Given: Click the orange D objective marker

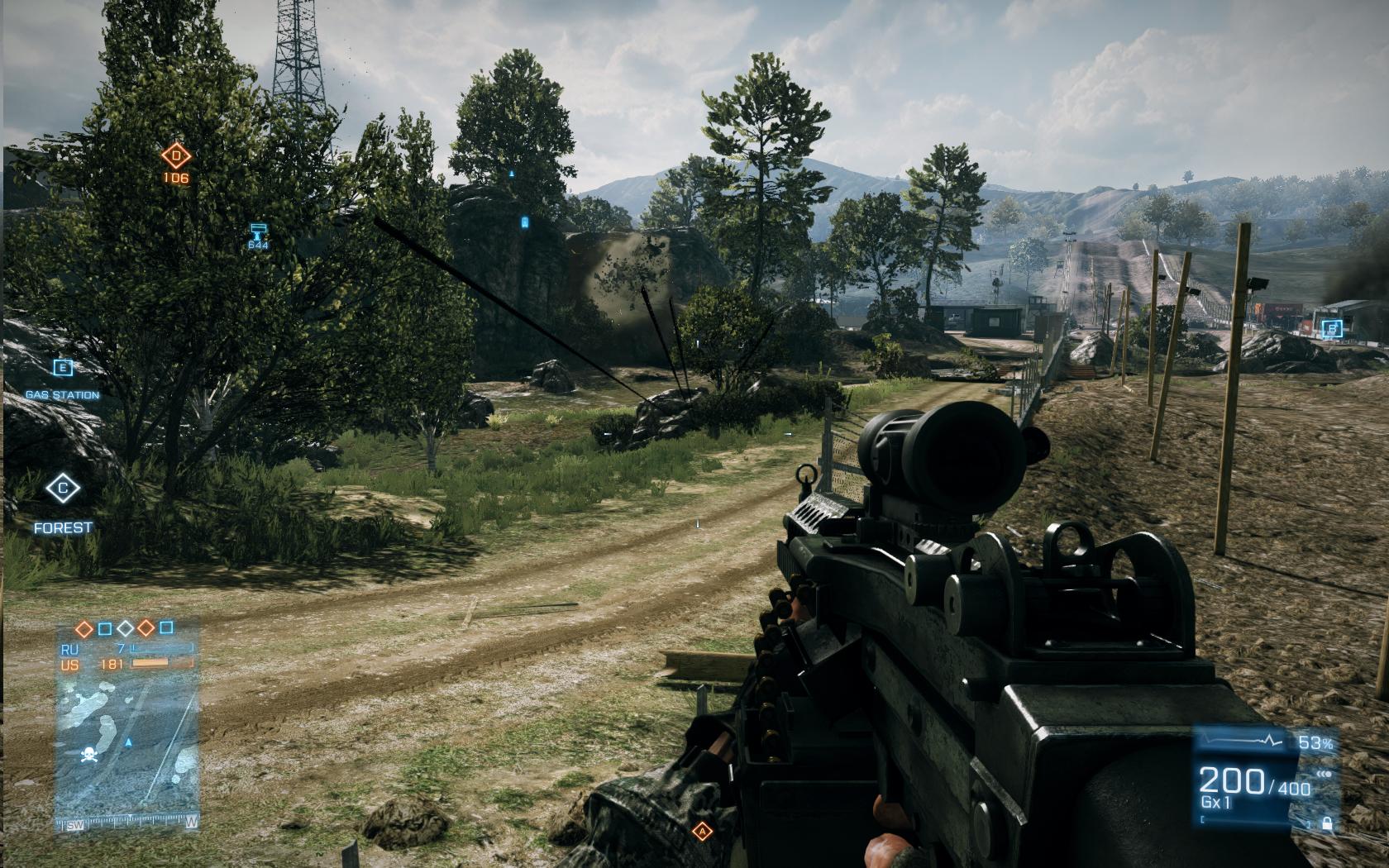Looking at the screenshot, I should [175, 155].
